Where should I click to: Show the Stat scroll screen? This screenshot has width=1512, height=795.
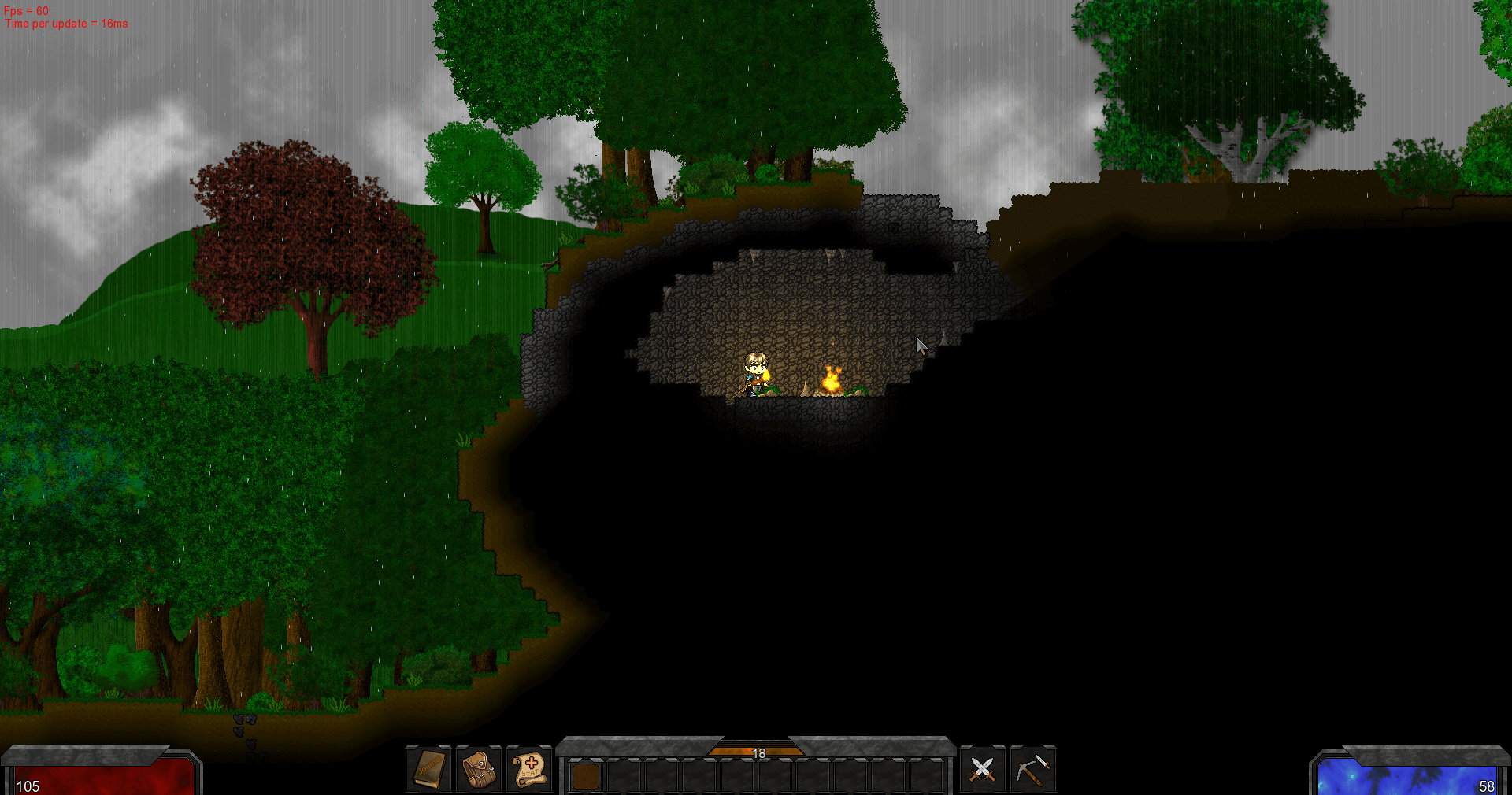click(529, 769)
